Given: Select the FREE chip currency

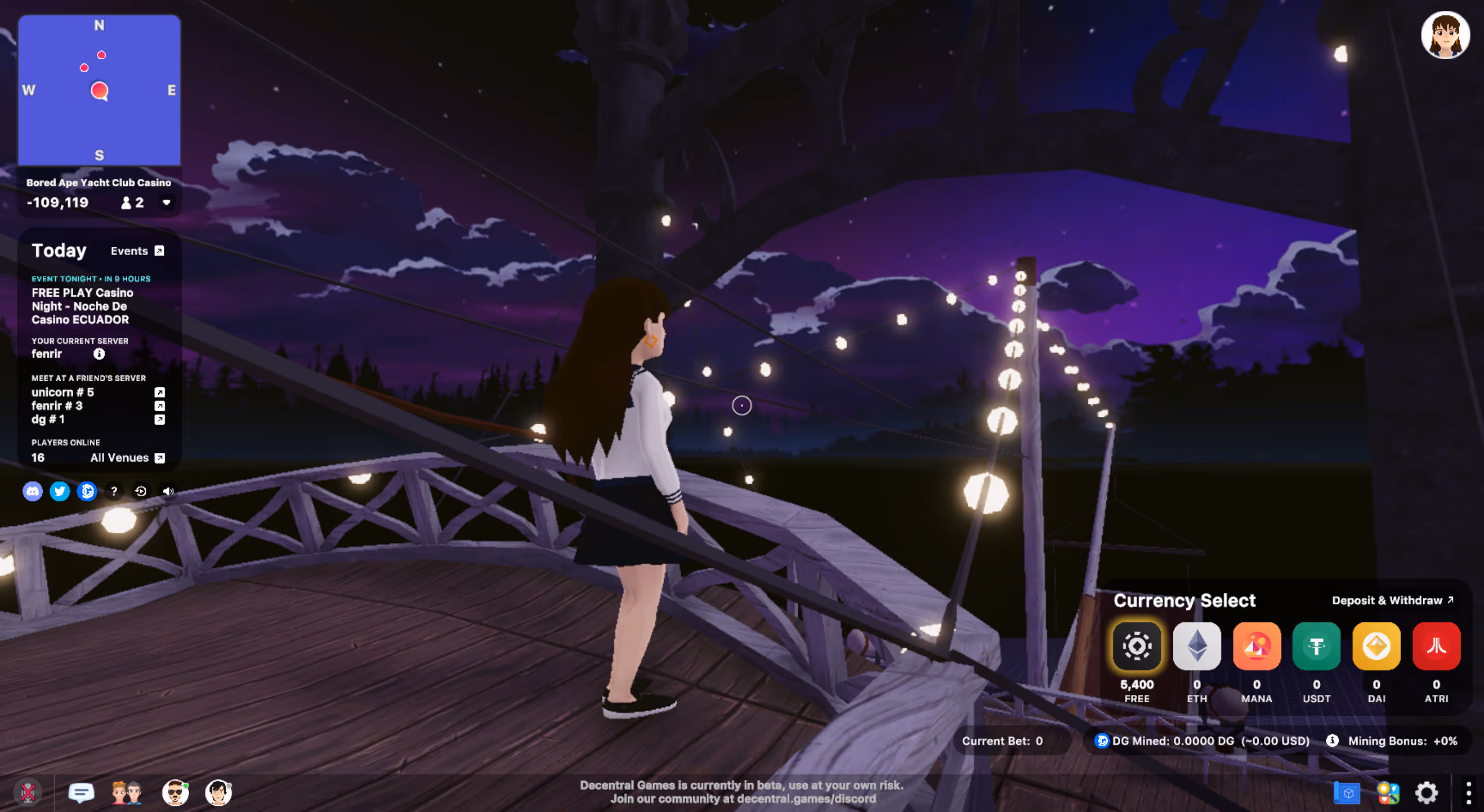Looking at the screenshot, I should [x=1137, y=646].
